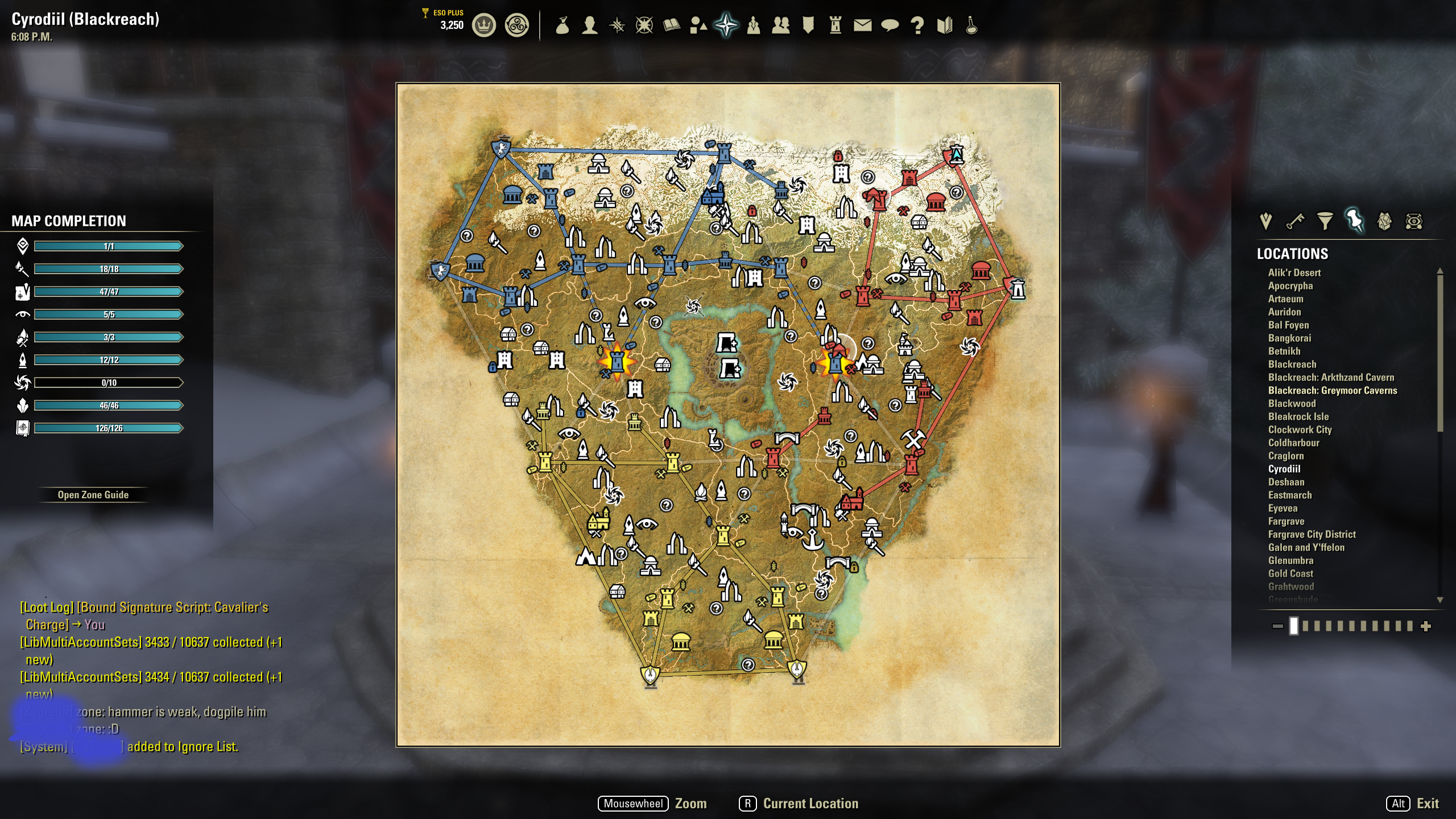
Task: Open the help menu
Action: (916, 24)
